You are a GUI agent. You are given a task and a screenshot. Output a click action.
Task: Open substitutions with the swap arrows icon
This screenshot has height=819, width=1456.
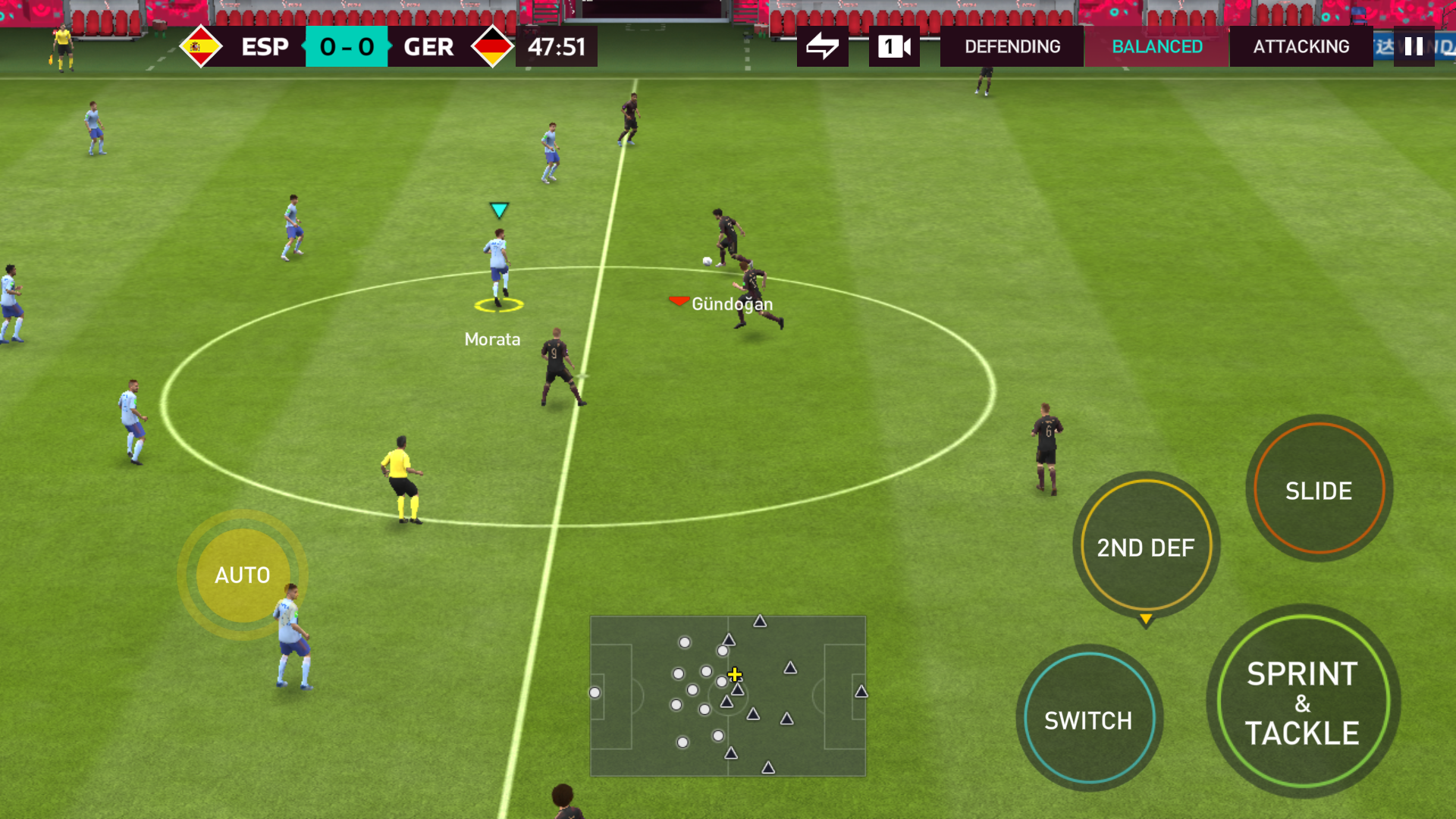coord(822,47)
